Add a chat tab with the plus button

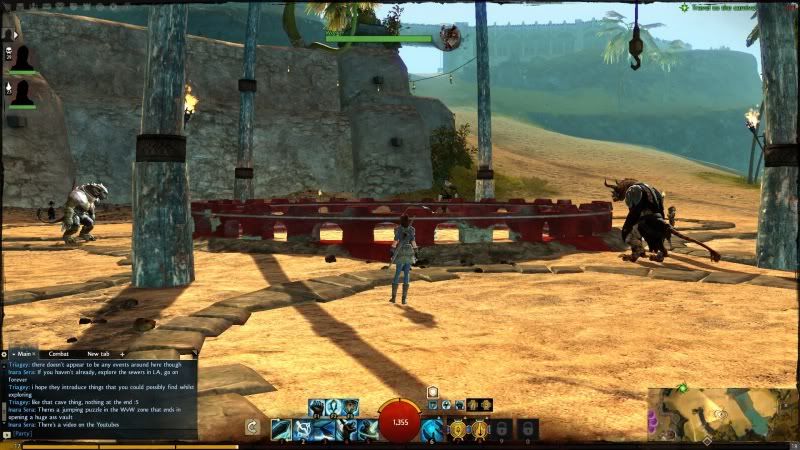[122, 354]
